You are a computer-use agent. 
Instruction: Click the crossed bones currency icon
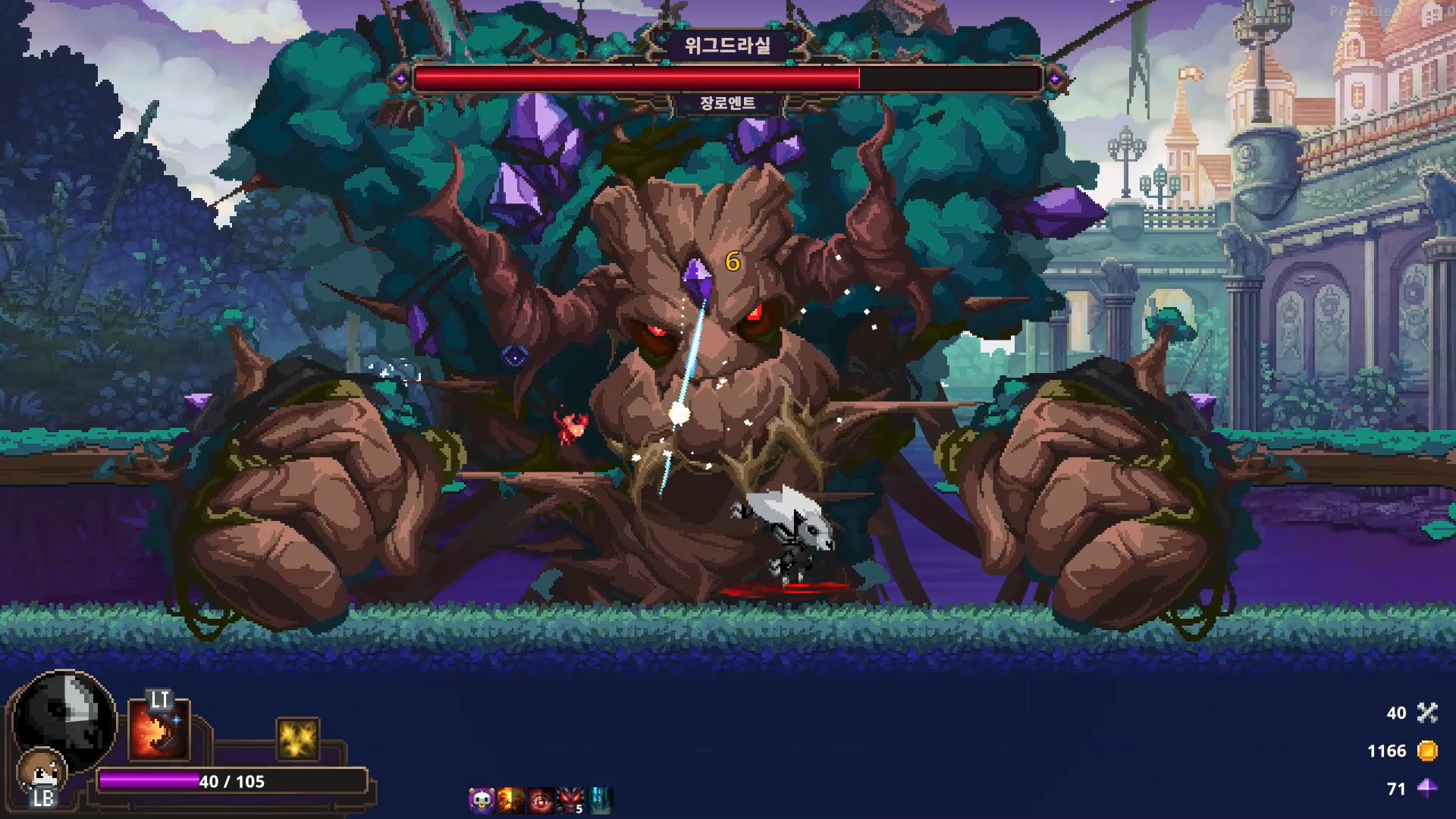1427,713
